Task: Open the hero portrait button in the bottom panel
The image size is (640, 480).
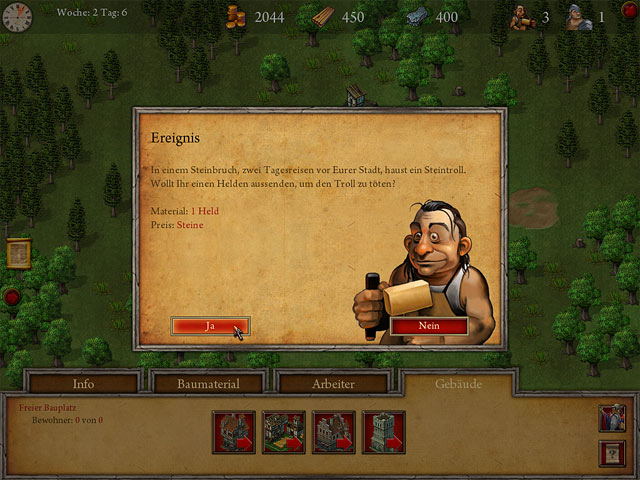Action: pos(612,417)
